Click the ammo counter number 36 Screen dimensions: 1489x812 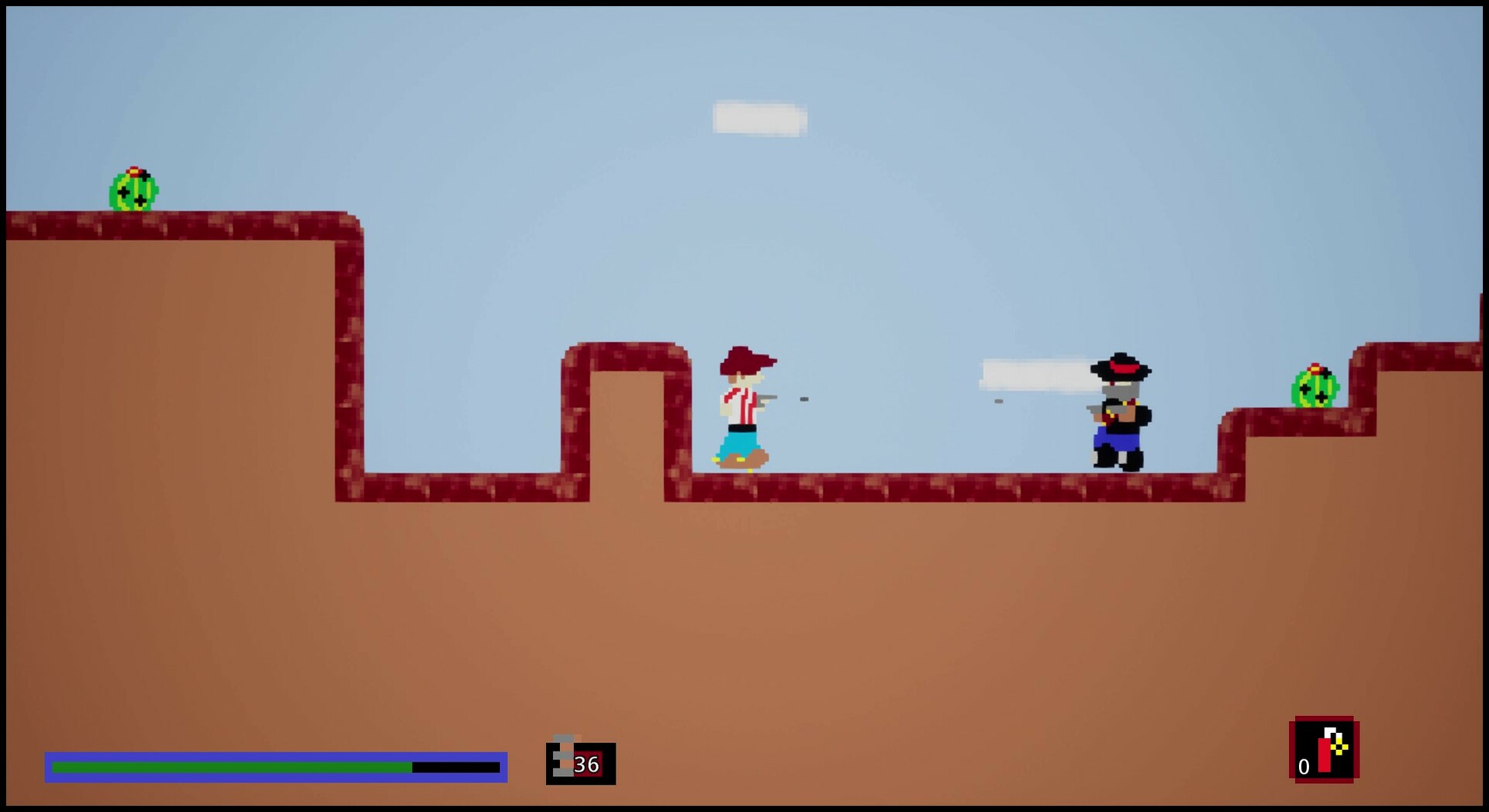click(586, 765)
